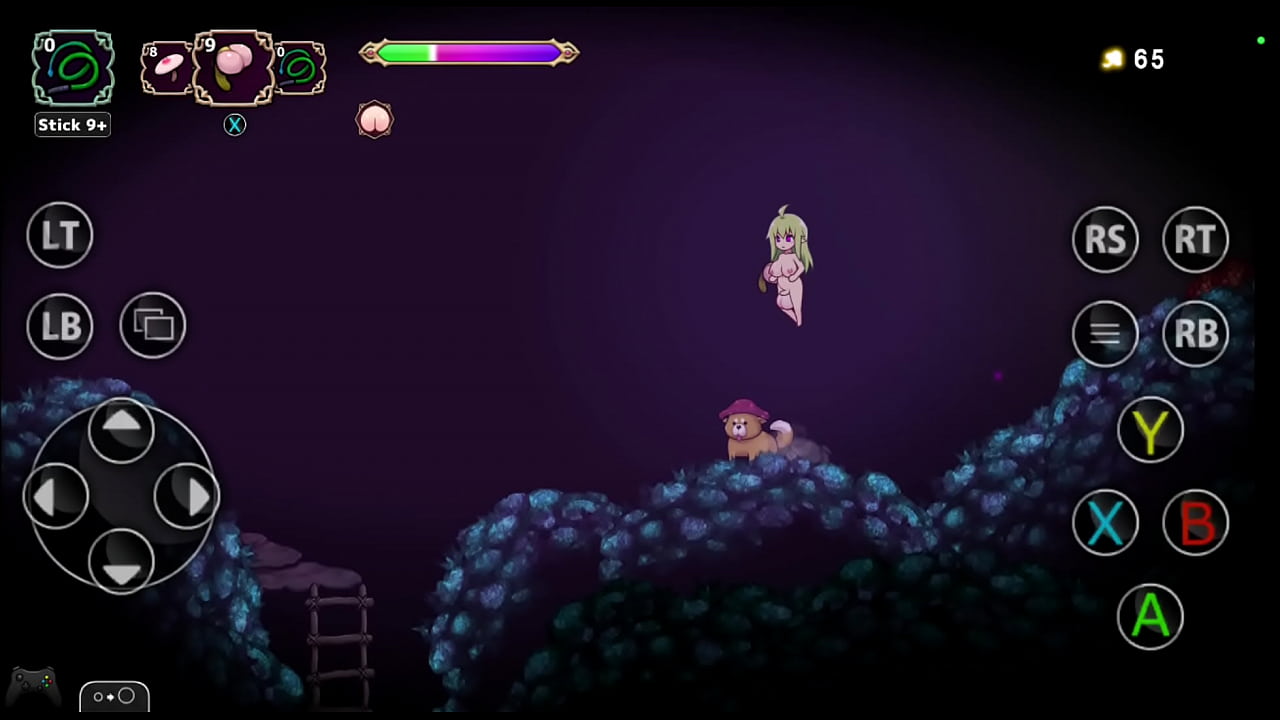The height and width of the screenshot is (720, 1280).
Task: Click the d-pad left arrow
Action: (x=56, y=496)
